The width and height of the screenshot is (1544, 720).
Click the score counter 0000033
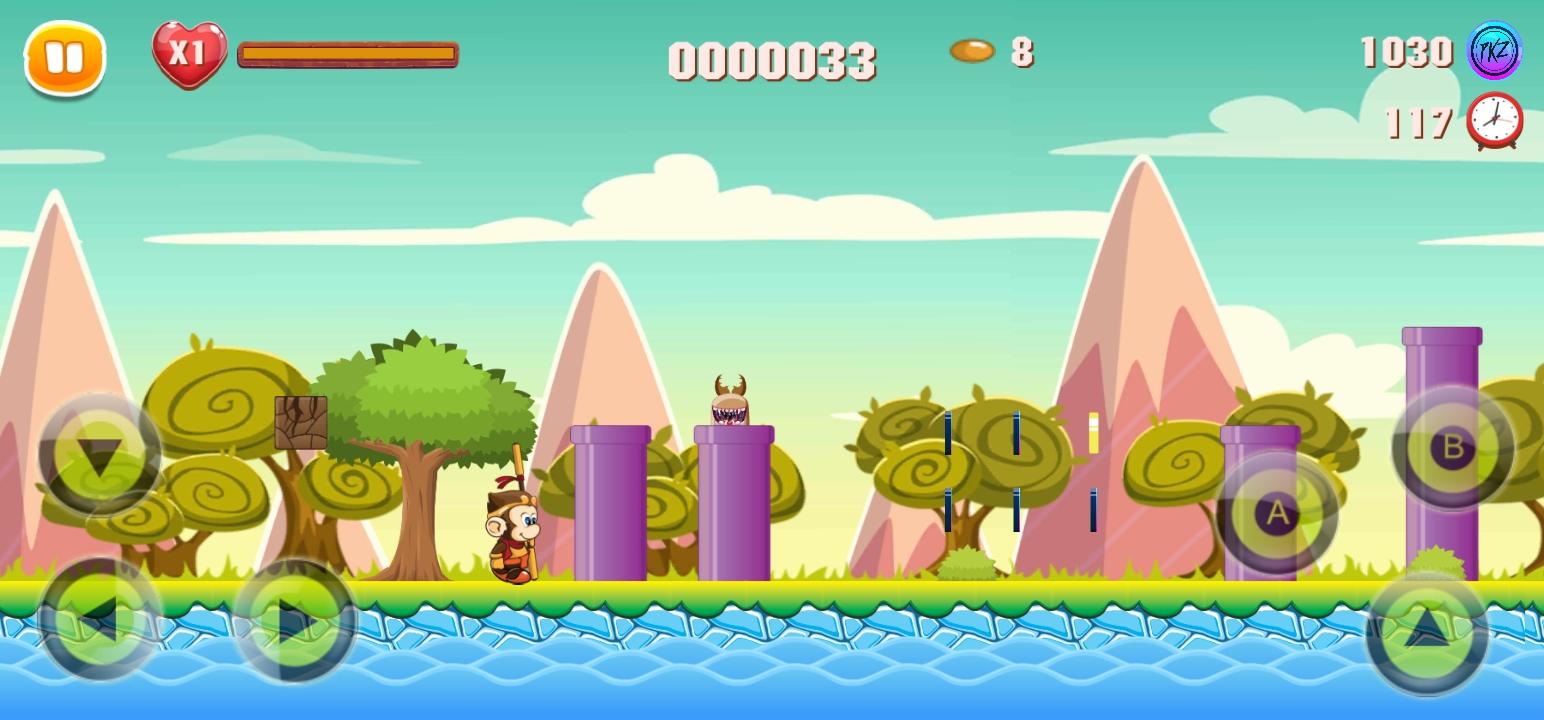772,62
